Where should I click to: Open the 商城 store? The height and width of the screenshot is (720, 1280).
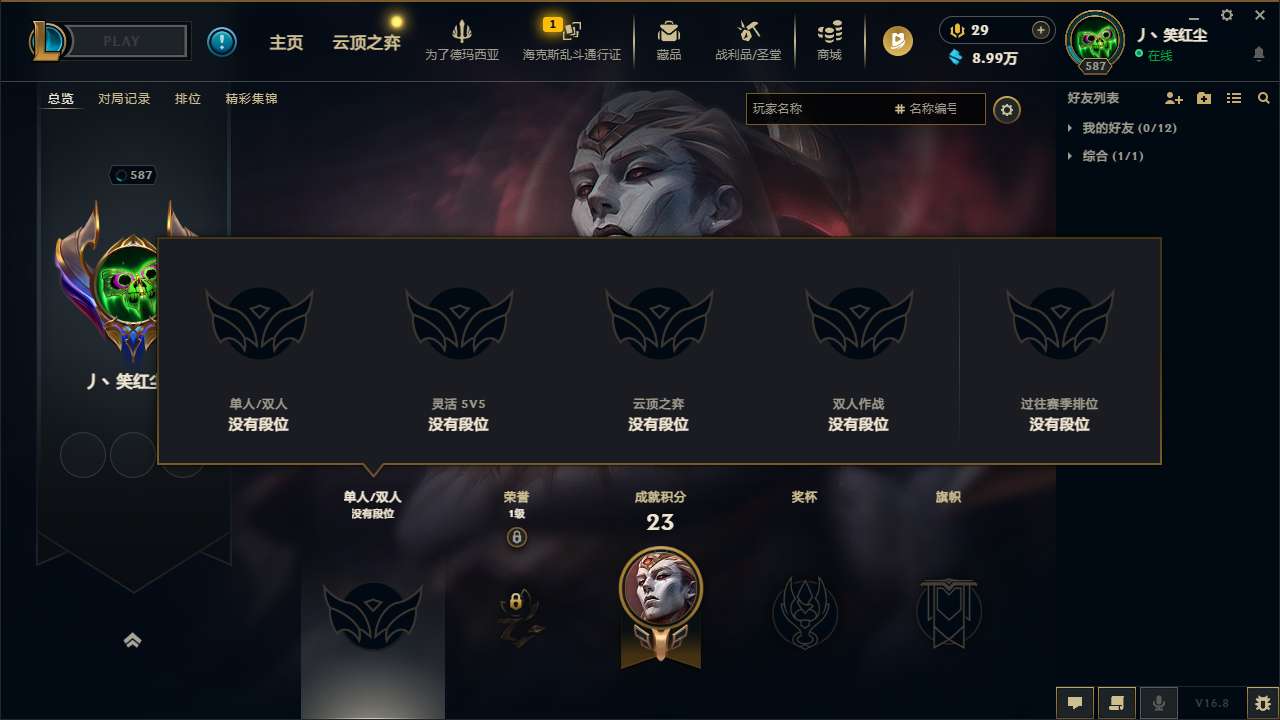coord(827,40)
